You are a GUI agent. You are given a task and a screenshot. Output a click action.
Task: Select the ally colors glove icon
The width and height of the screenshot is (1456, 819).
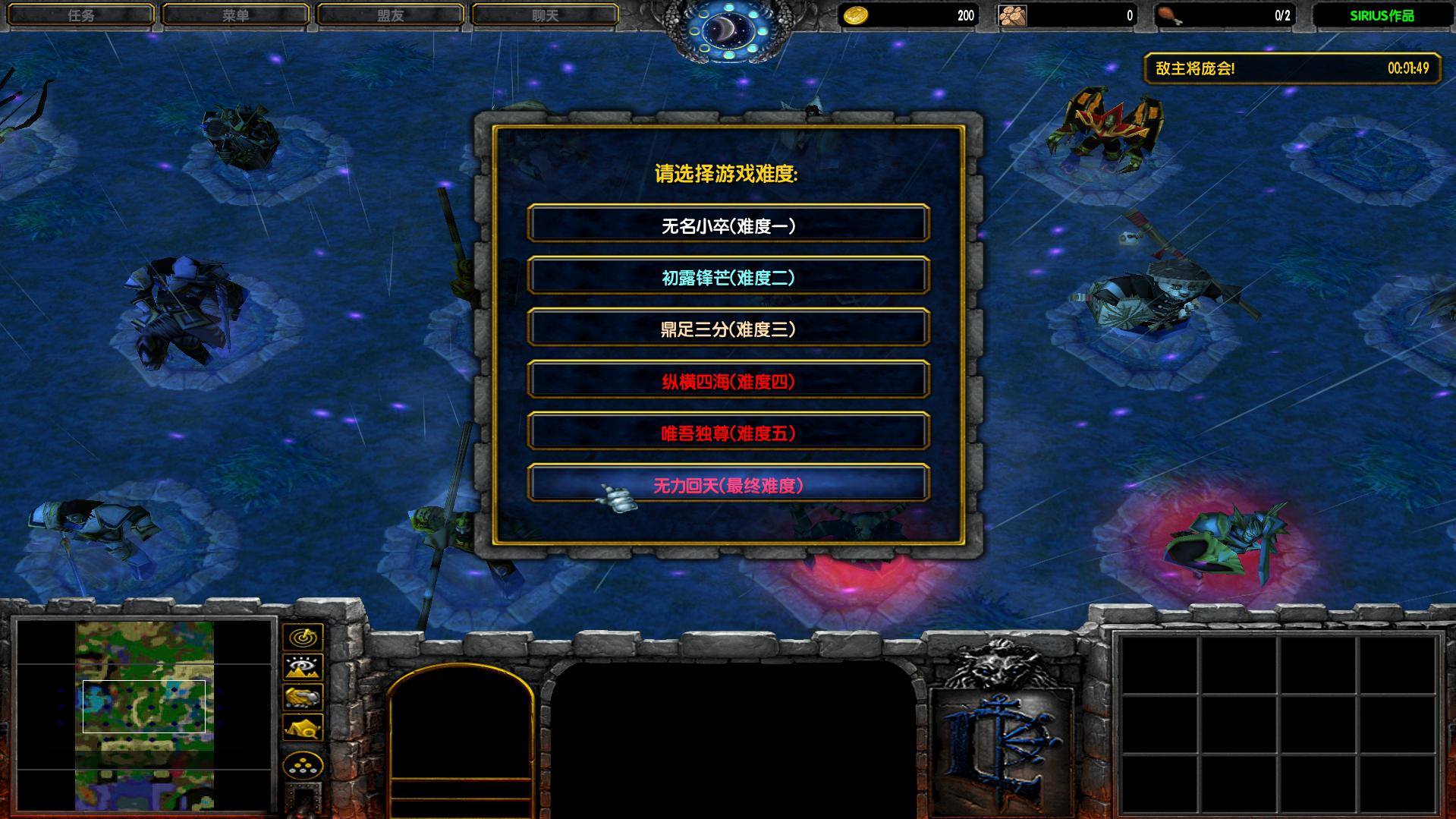(303, 698)
